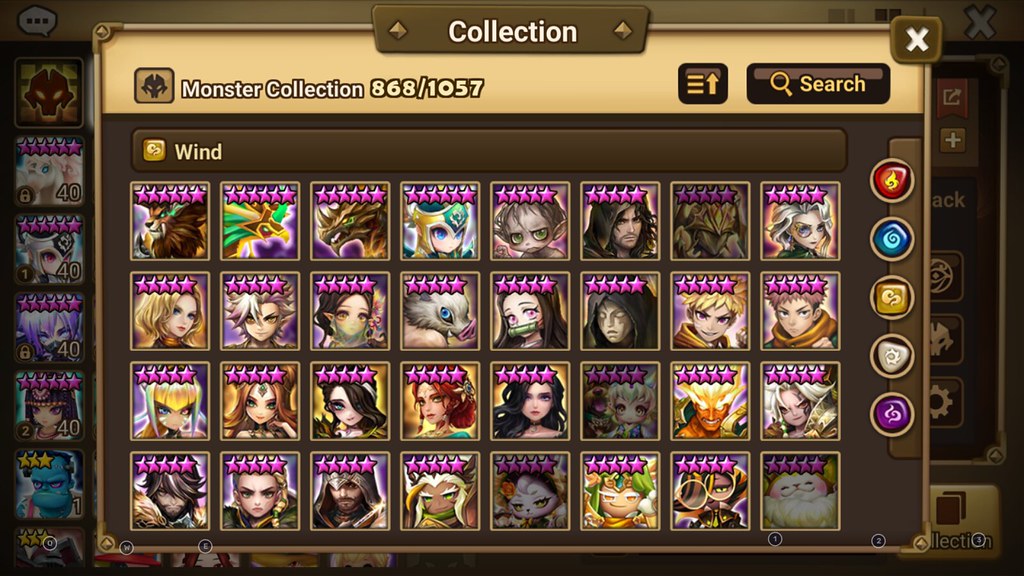Select the red-haired woman monster portrait
The height and width of the screenshot is (576, 1024).
click(x=440, y=401)
